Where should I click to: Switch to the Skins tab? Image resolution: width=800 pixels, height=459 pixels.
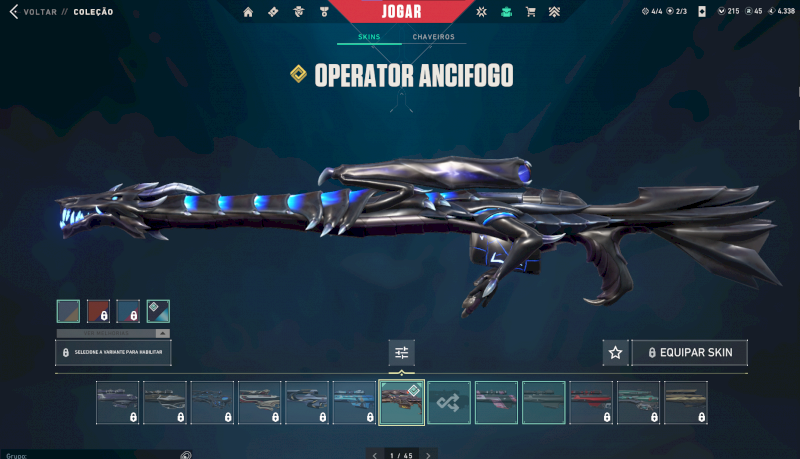(x=369, y=37)
